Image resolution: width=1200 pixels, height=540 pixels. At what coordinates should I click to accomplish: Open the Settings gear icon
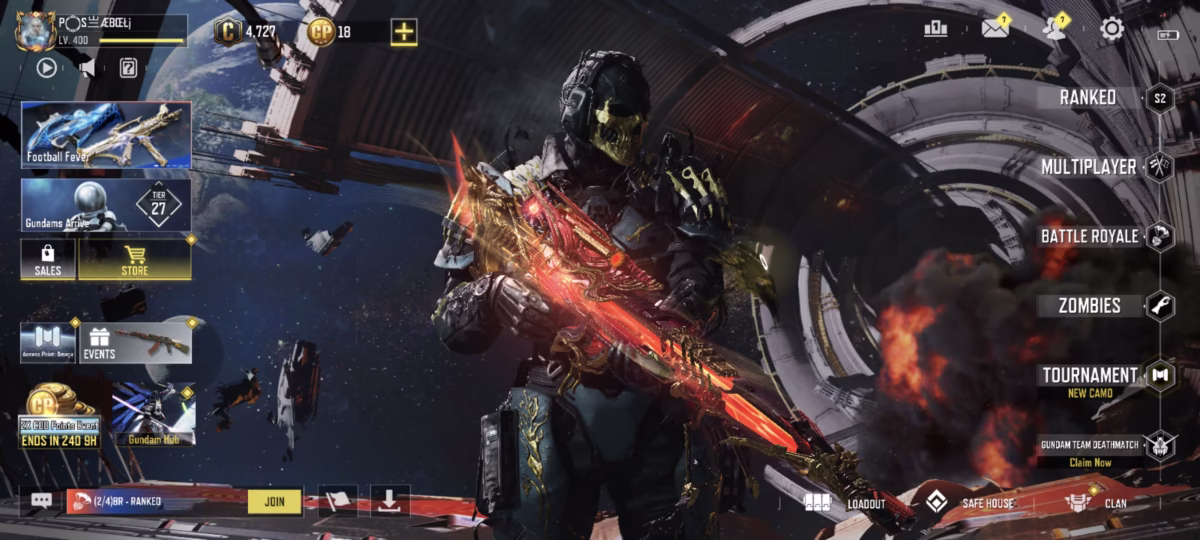pyautogui.click(x=1112, y=29)
